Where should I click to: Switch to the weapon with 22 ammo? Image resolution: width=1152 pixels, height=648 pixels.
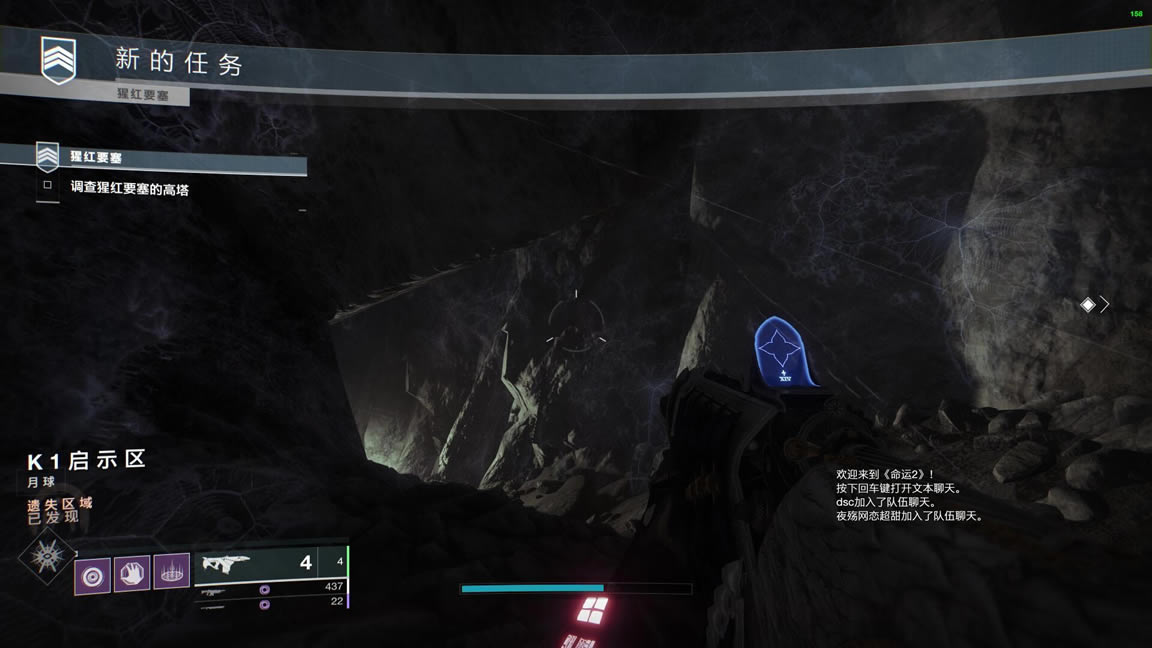pyautogui.click(x=272, y=602)
